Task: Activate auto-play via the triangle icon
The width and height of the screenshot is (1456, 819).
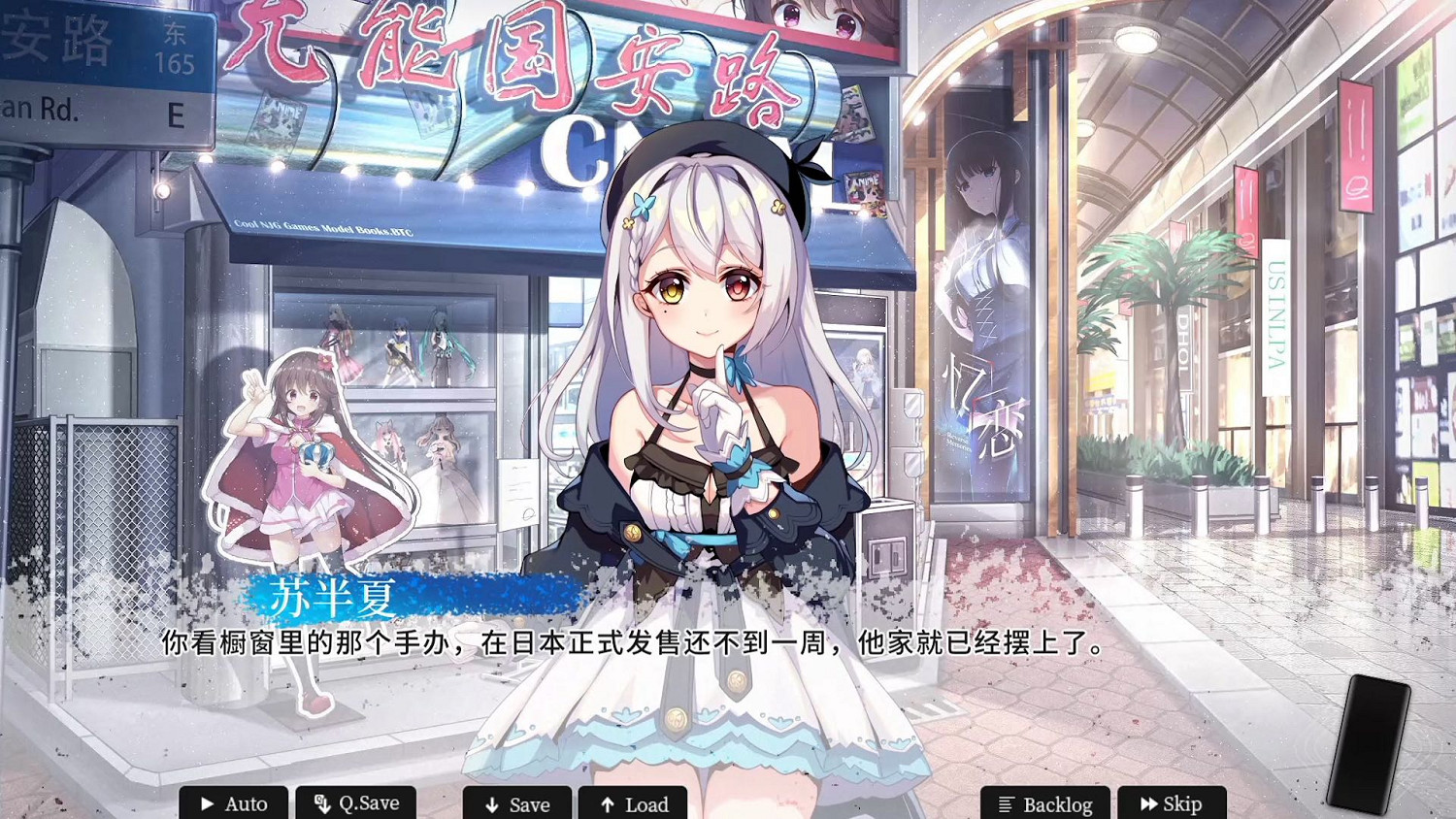Action: [207, 804]
